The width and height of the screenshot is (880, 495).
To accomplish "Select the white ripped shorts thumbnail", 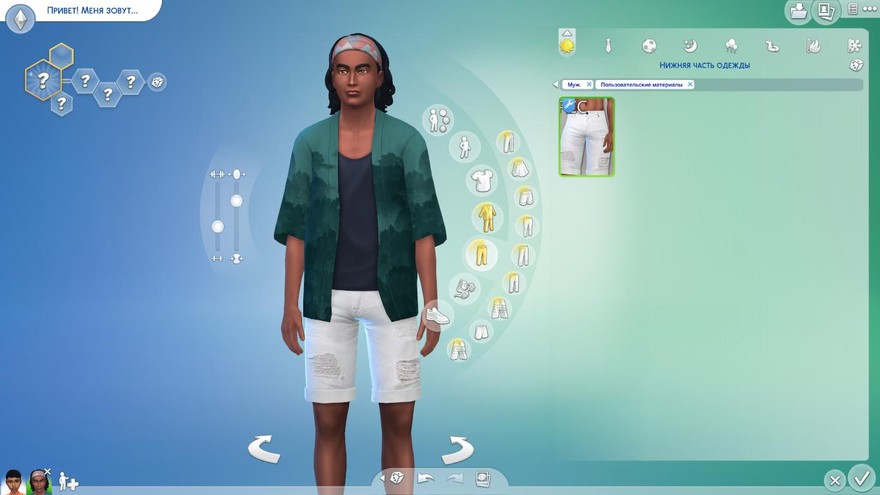I will pyautogui.click(x=586, y=137).
